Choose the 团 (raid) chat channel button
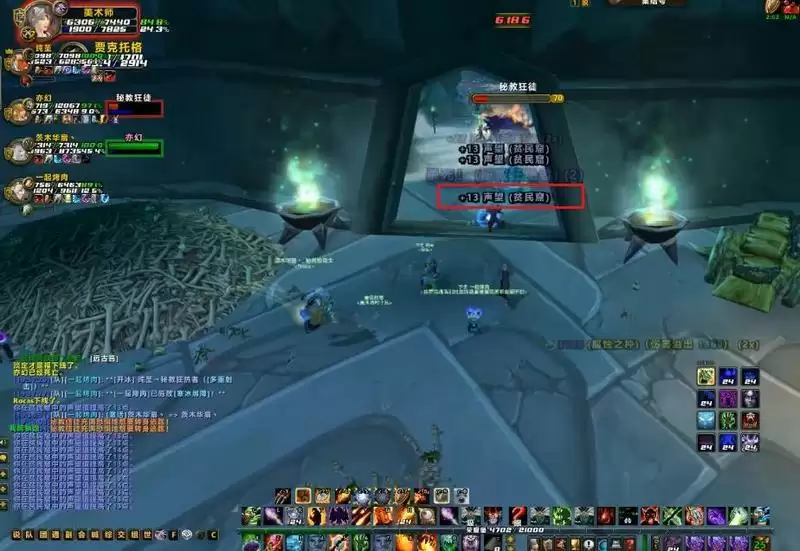The image size is (800, 551). (x=42, y=535)
